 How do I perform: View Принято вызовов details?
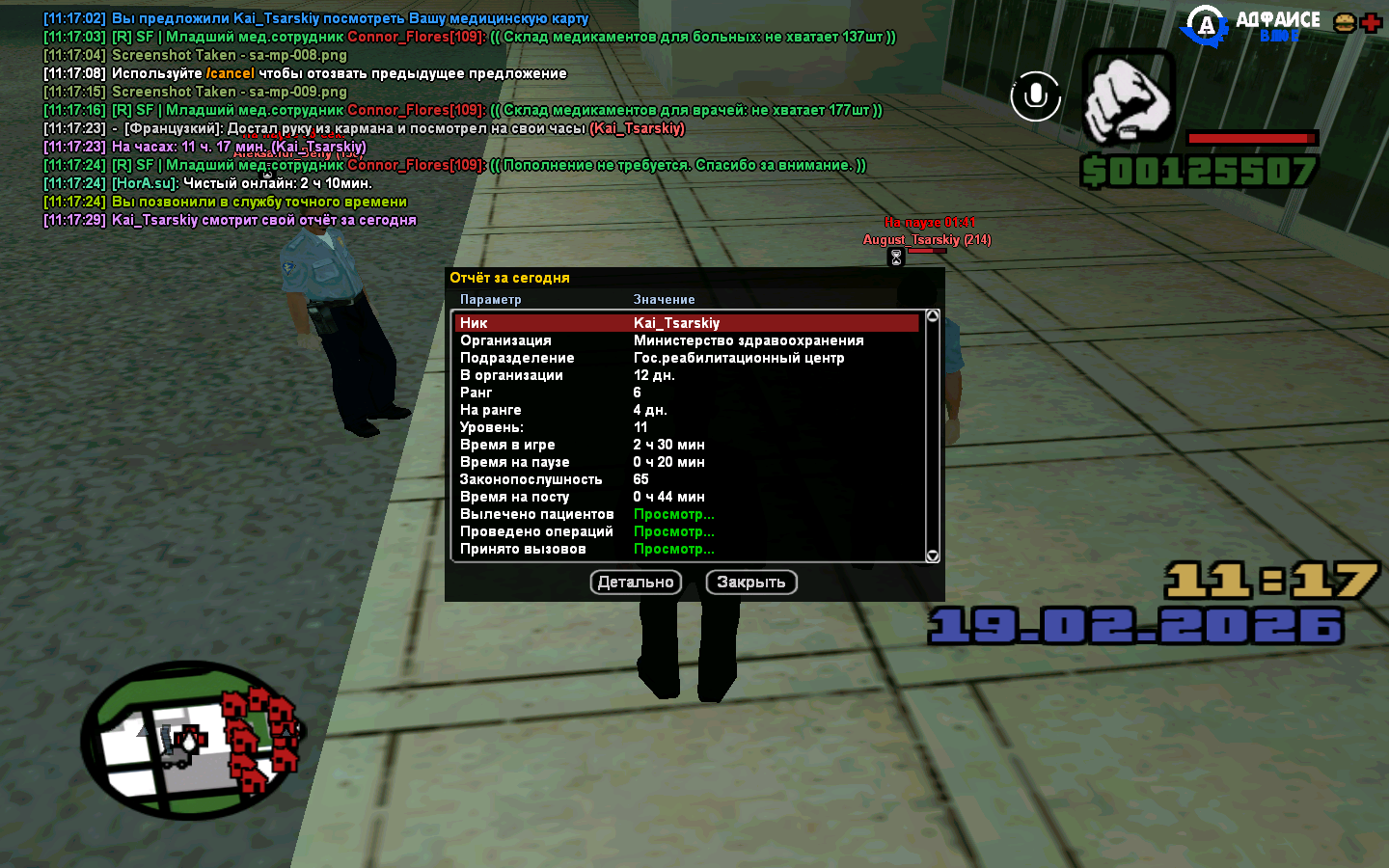point(673,549)
